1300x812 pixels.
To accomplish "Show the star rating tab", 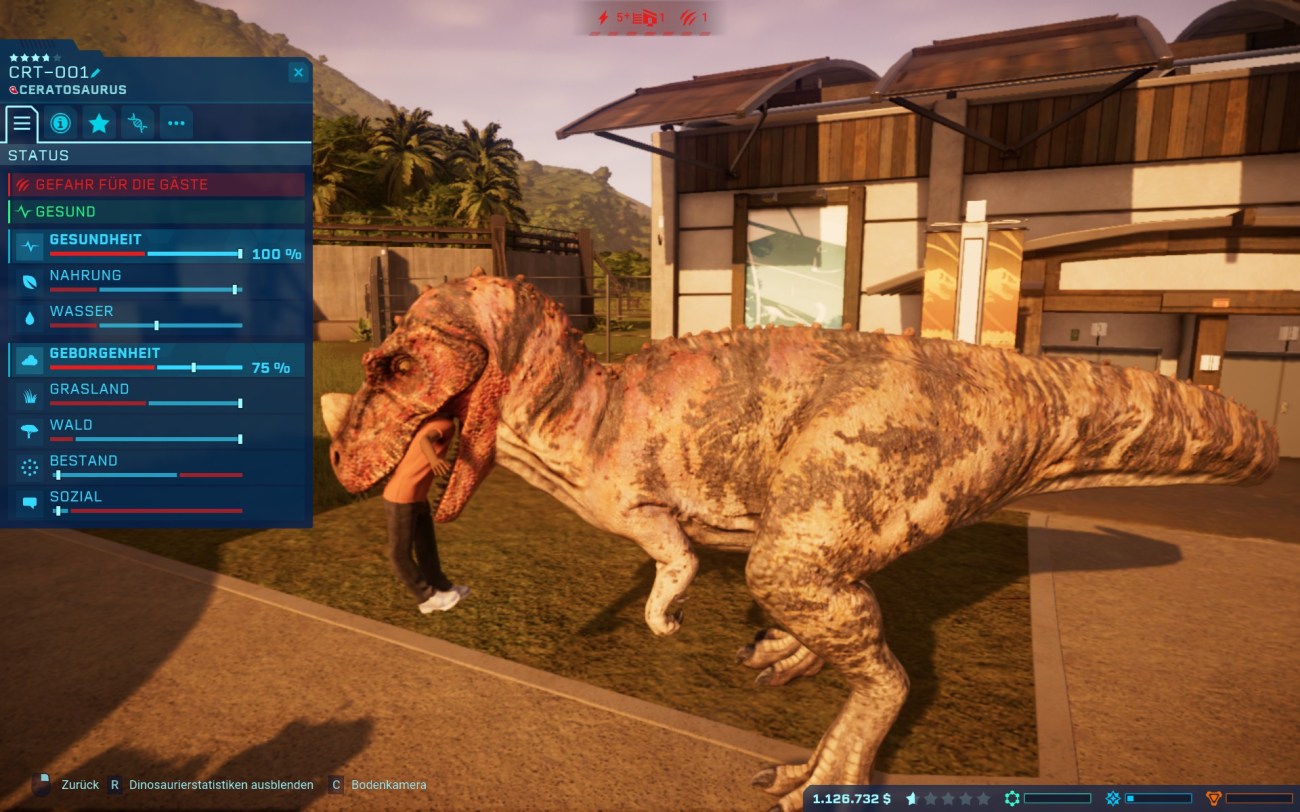I will pyautogui.click(x=99, y=123).
